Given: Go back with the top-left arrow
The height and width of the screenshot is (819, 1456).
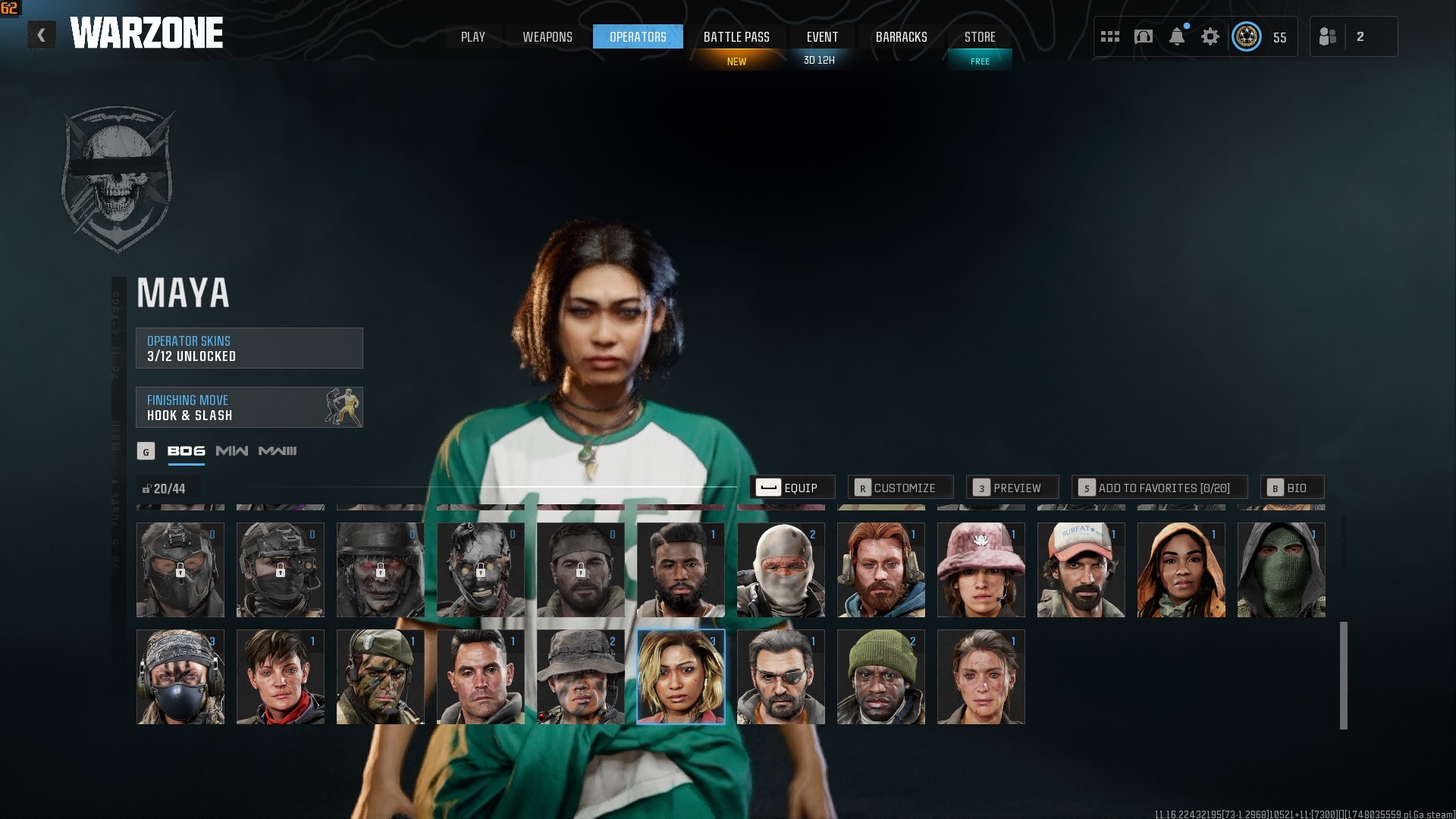Looking at the screenshot, I should point(42,35).
